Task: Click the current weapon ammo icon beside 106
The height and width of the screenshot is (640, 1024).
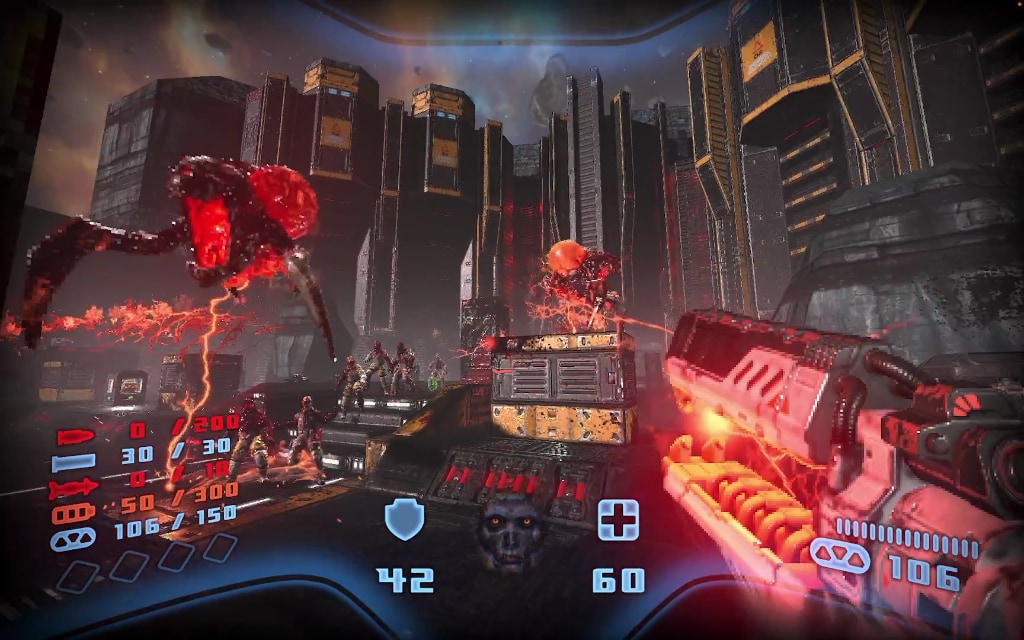Action: pyautogui.click(x=838, y=551)
